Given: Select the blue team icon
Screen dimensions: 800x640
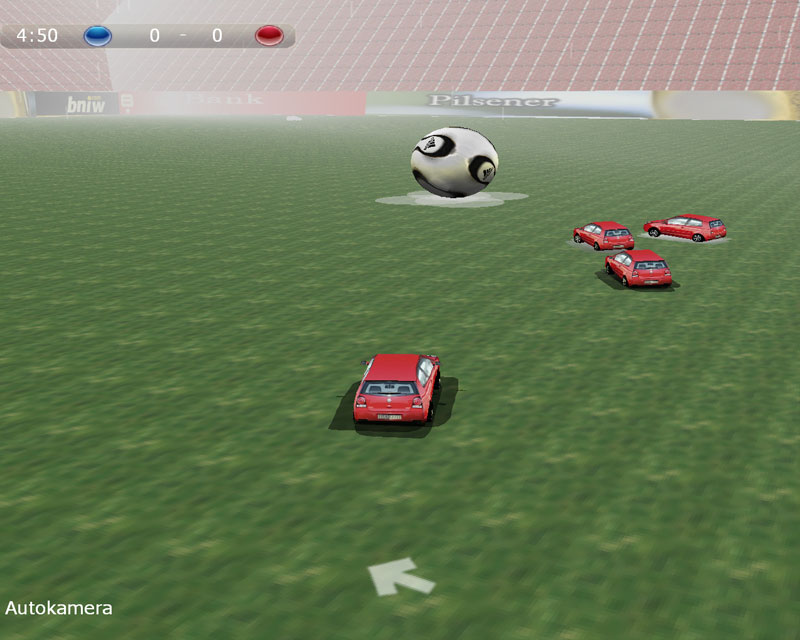Looking at the screenshot, I should coord(98,36).
